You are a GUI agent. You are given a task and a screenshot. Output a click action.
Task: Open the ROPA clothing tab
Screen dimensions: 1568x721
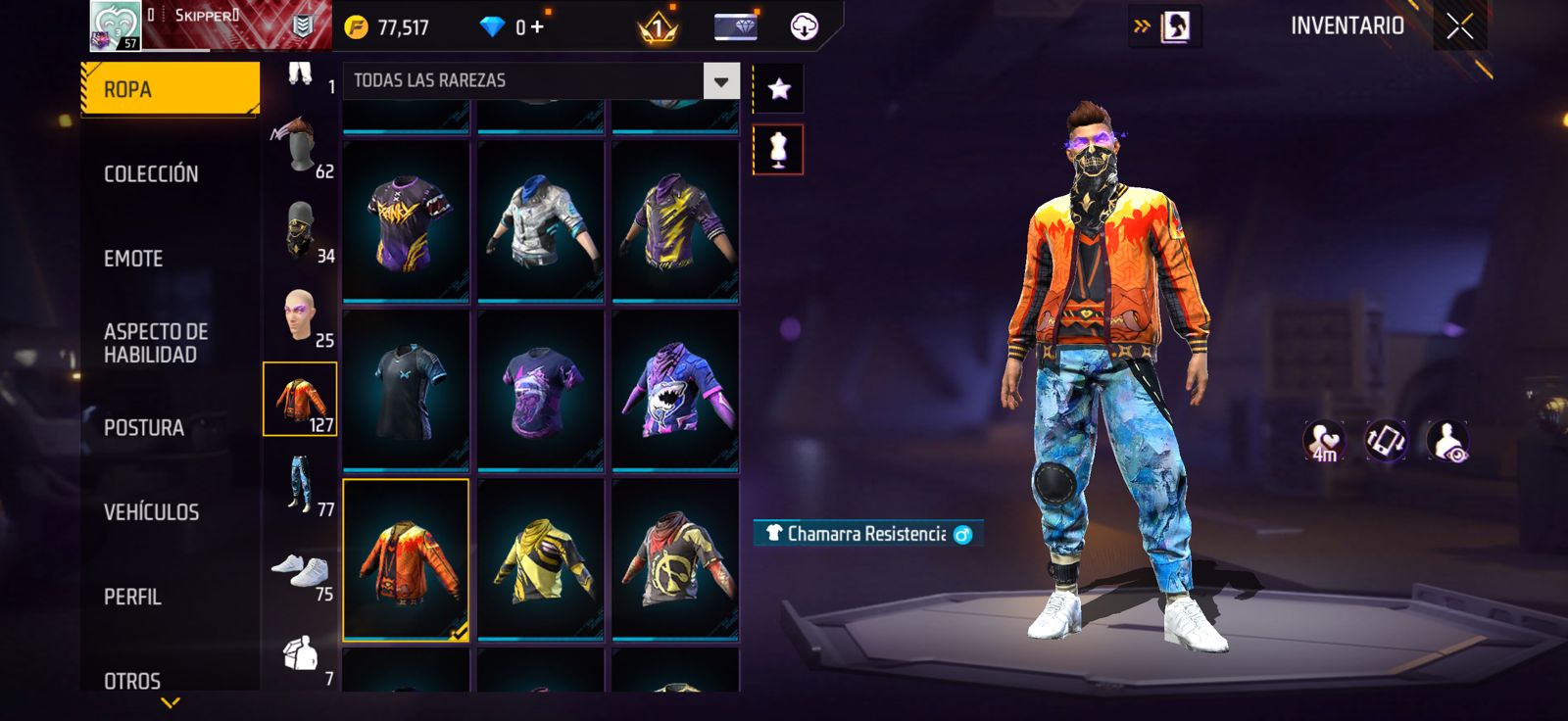click(170, 89)
